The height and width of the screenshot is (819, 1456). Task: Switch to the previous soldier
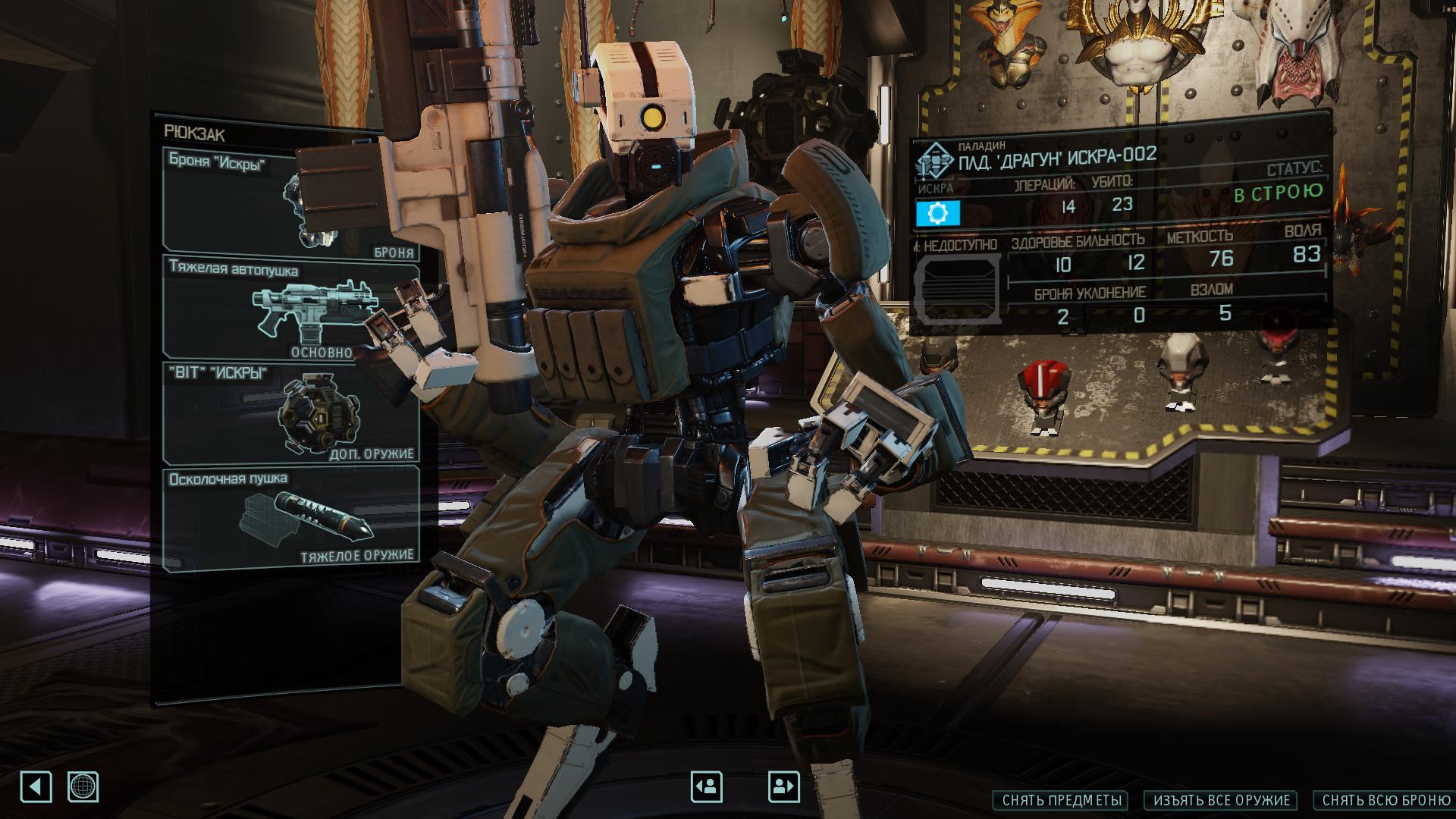click(706, 787)
